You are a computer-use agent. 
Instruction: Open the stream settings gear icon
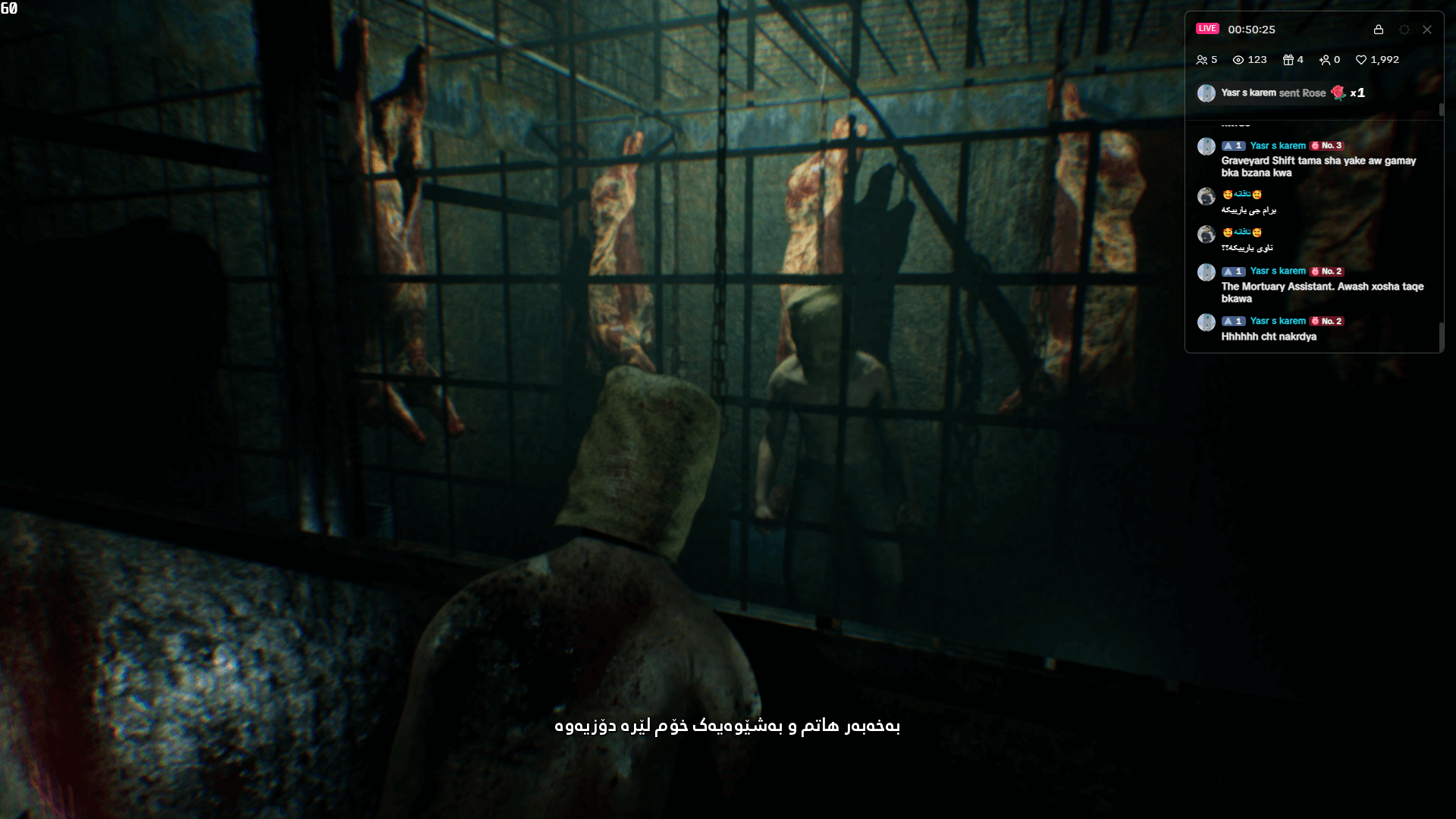[1404, 30]
